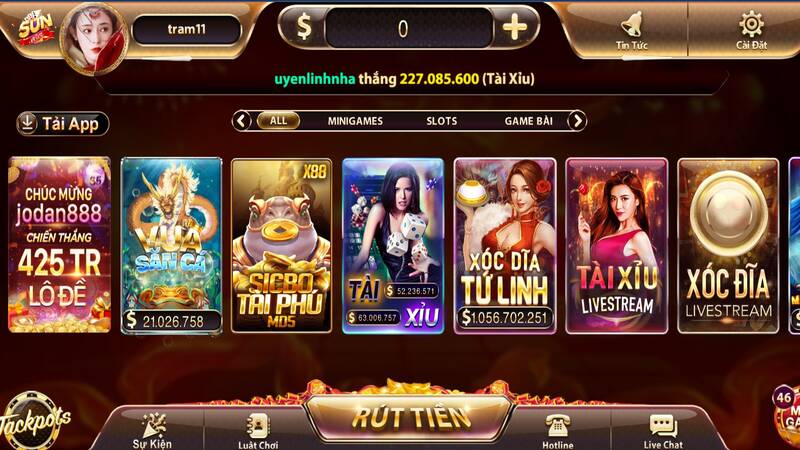The height and width of the screenshot is (450, 800).
Task: Open the Tin Tức news bell
Action: pyautogui.click(x=631, y=29)
